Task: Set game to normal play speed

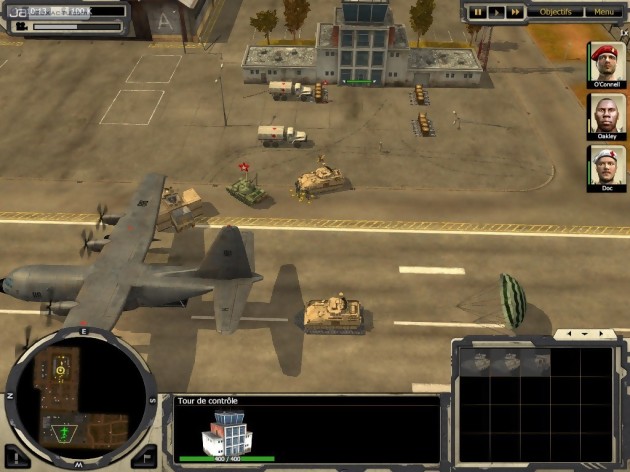Action: tap(496, 12)
